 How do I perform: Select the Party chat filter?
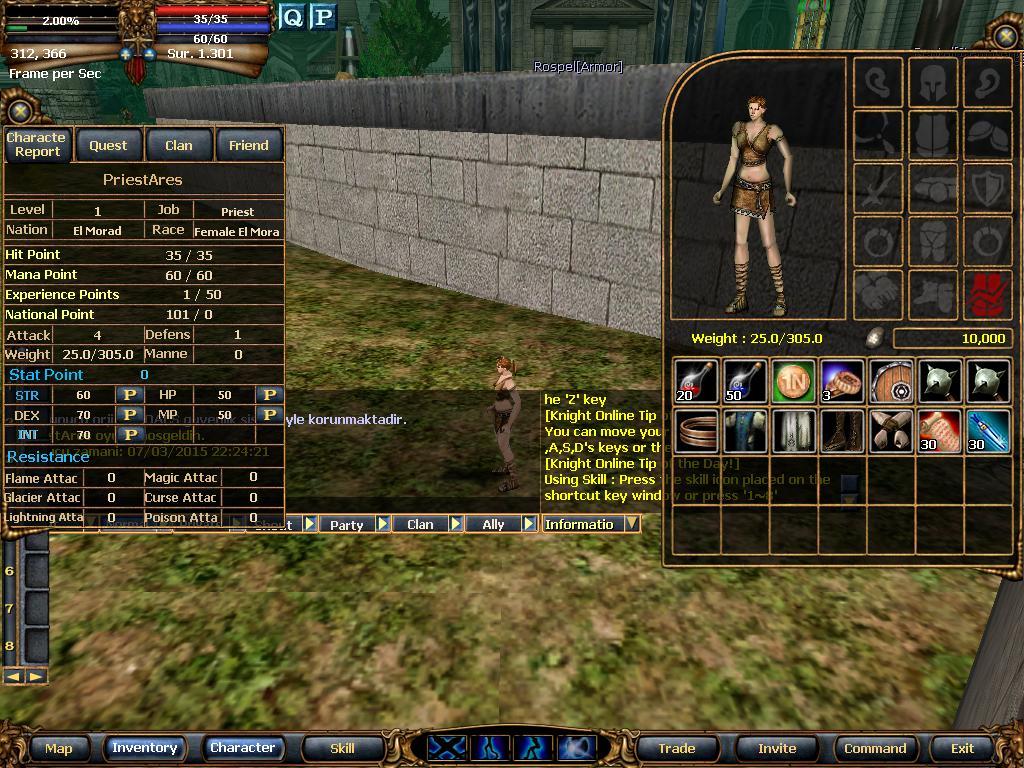click(x=347, y=524)
